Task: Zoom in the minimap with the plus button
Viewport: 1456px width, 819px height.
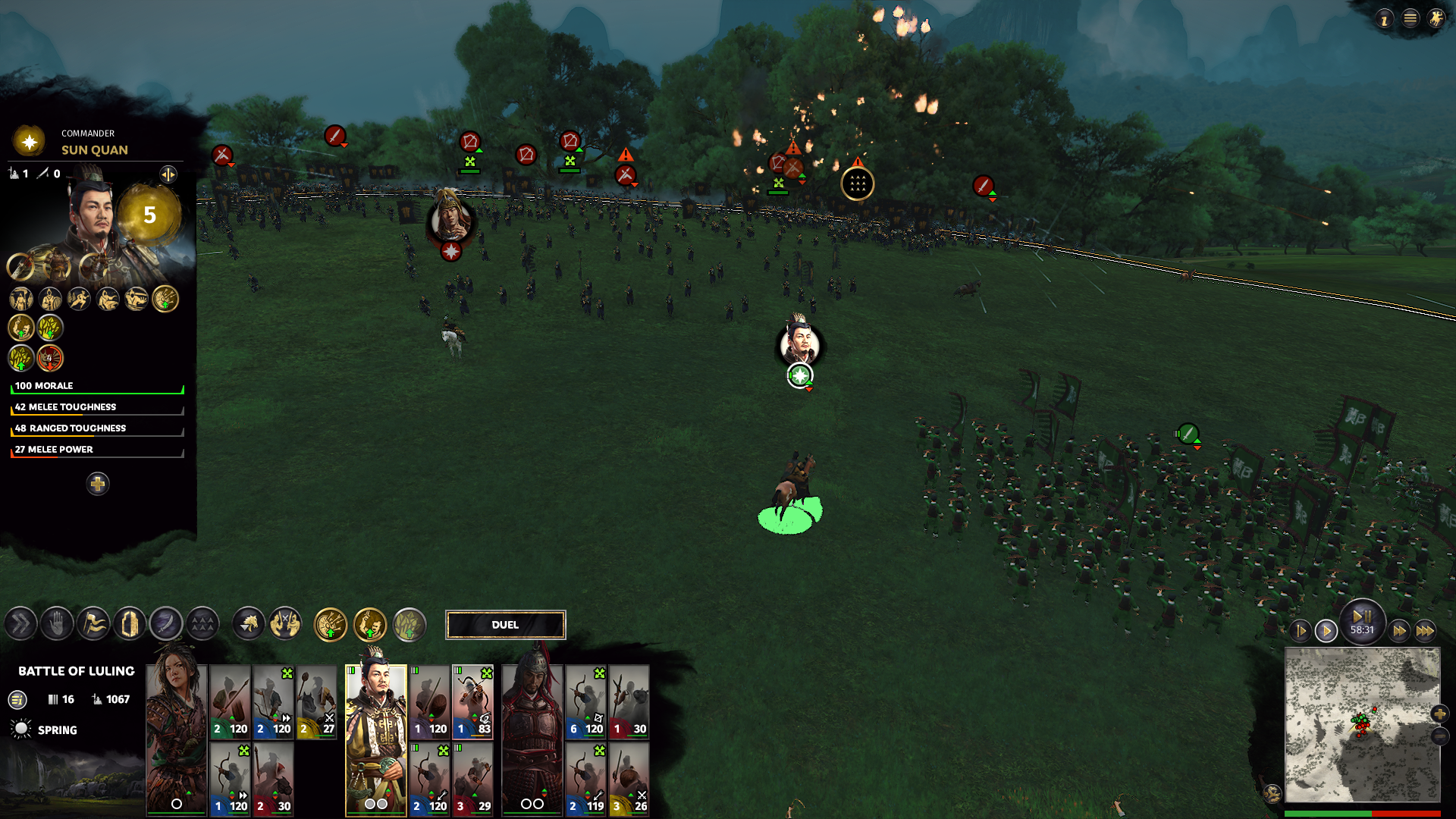Action: pyautogui.click(x=1440, y=714)
